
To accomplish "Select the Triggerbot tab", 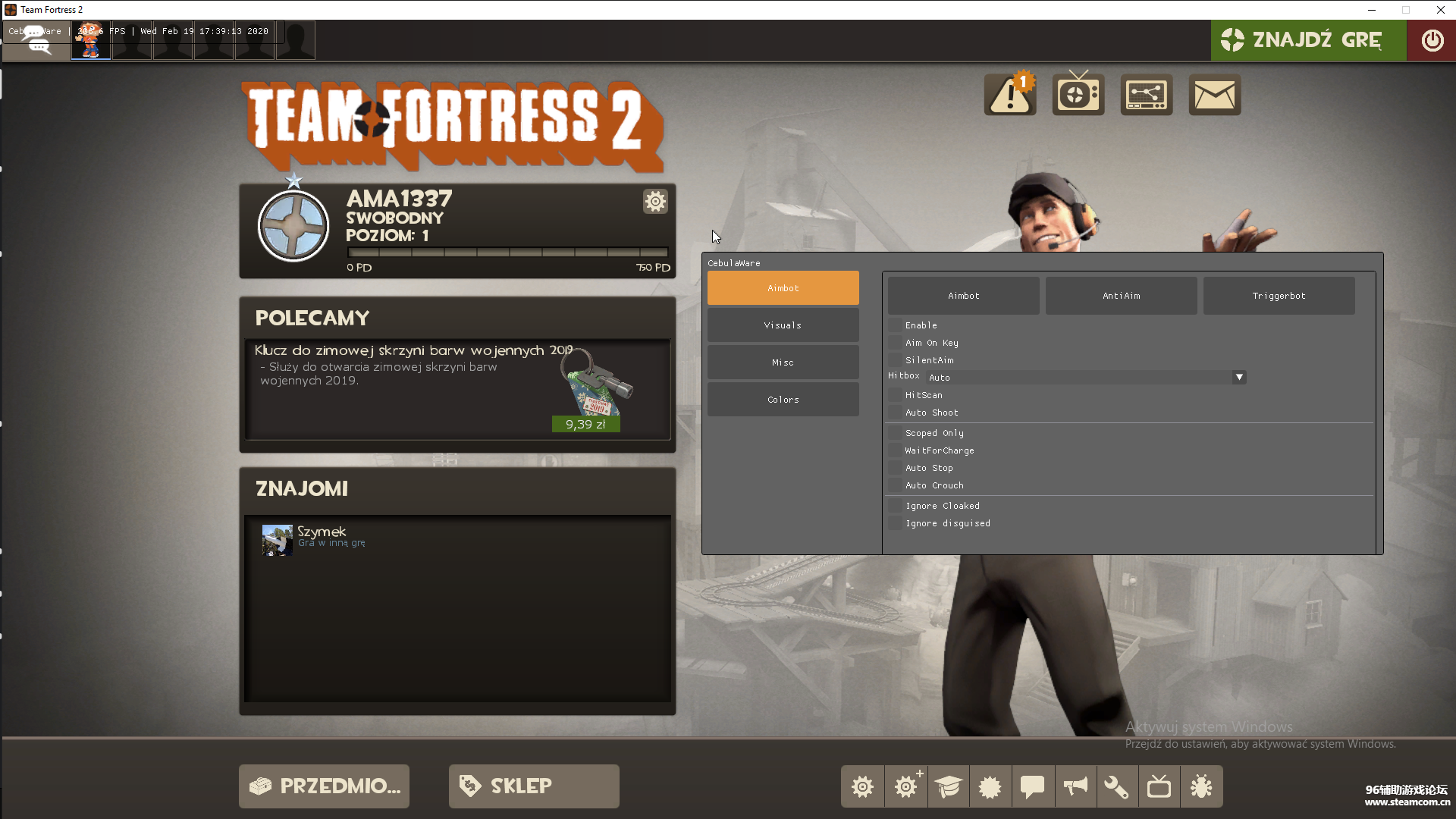I will pos(1278,295).
